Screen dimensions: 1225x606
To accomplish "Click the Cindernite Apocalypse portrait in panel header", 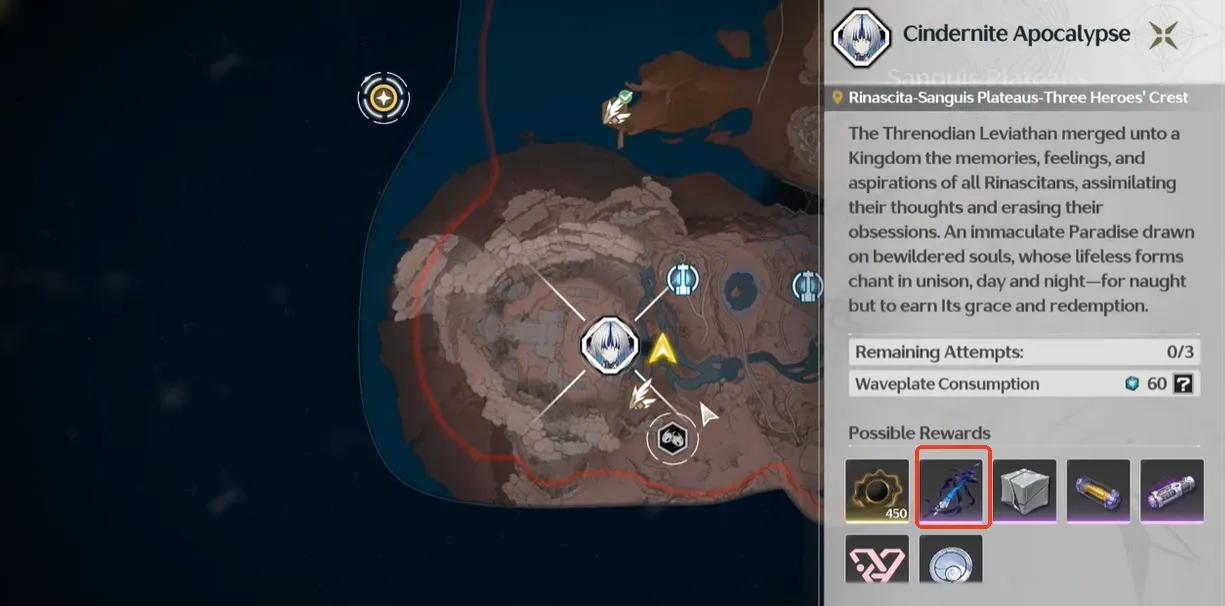I will pyautogui.click(x=862, y=36).
